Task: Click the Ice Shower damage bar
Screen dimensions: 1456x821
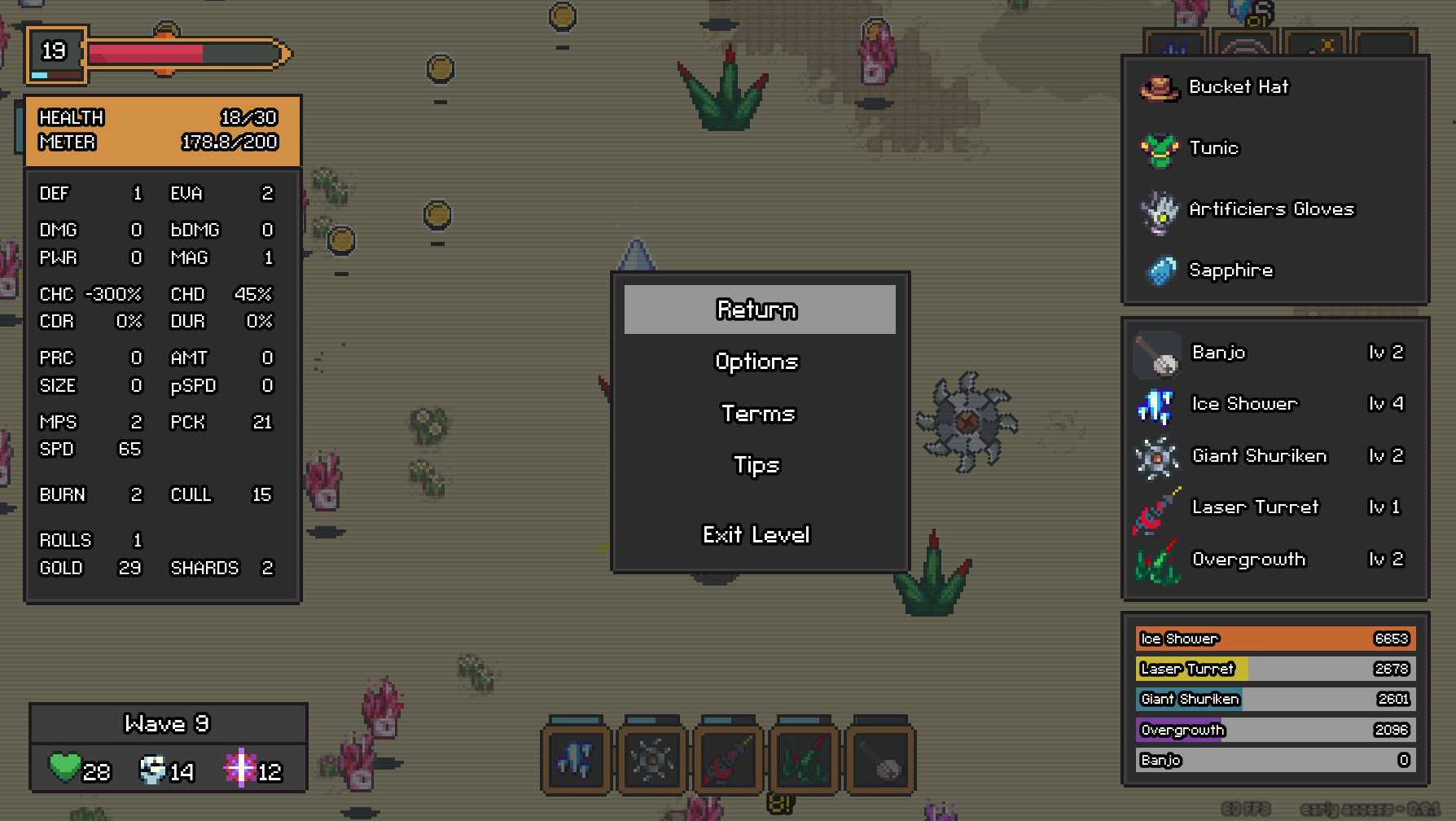Action: [x=1275, y=639]
